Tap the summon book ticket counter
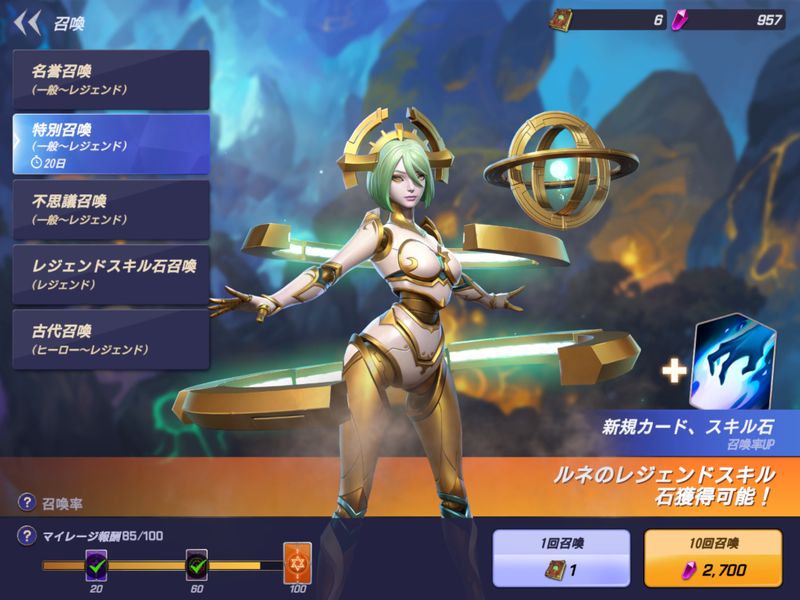This screenshot has height=600, width=800. pyautogui.click(x=608, y=20)
